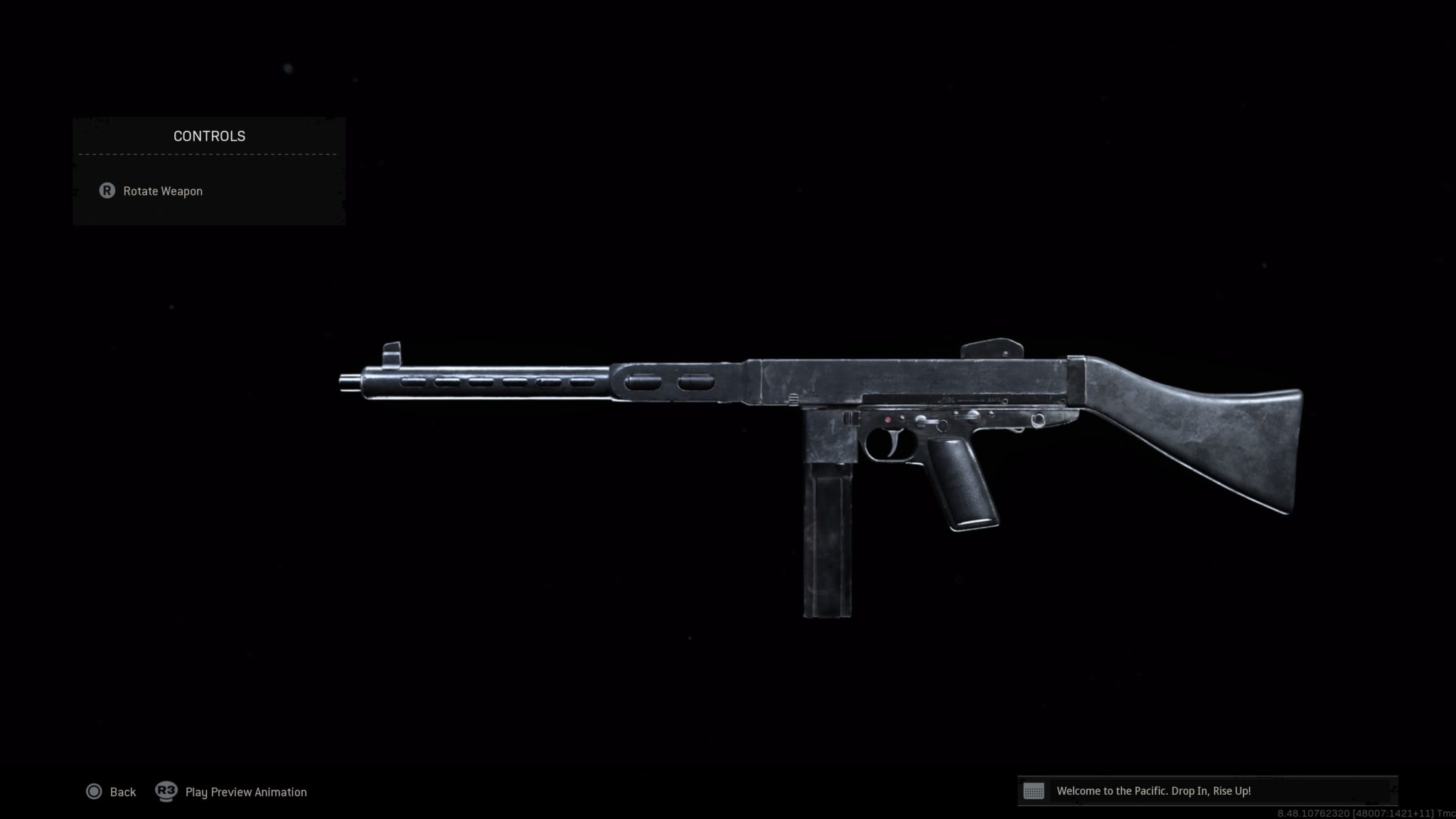The height and width of the screenshot is (819, 1456).
Task: Click the dashed divider under CONTROLS
Action: 208,155
